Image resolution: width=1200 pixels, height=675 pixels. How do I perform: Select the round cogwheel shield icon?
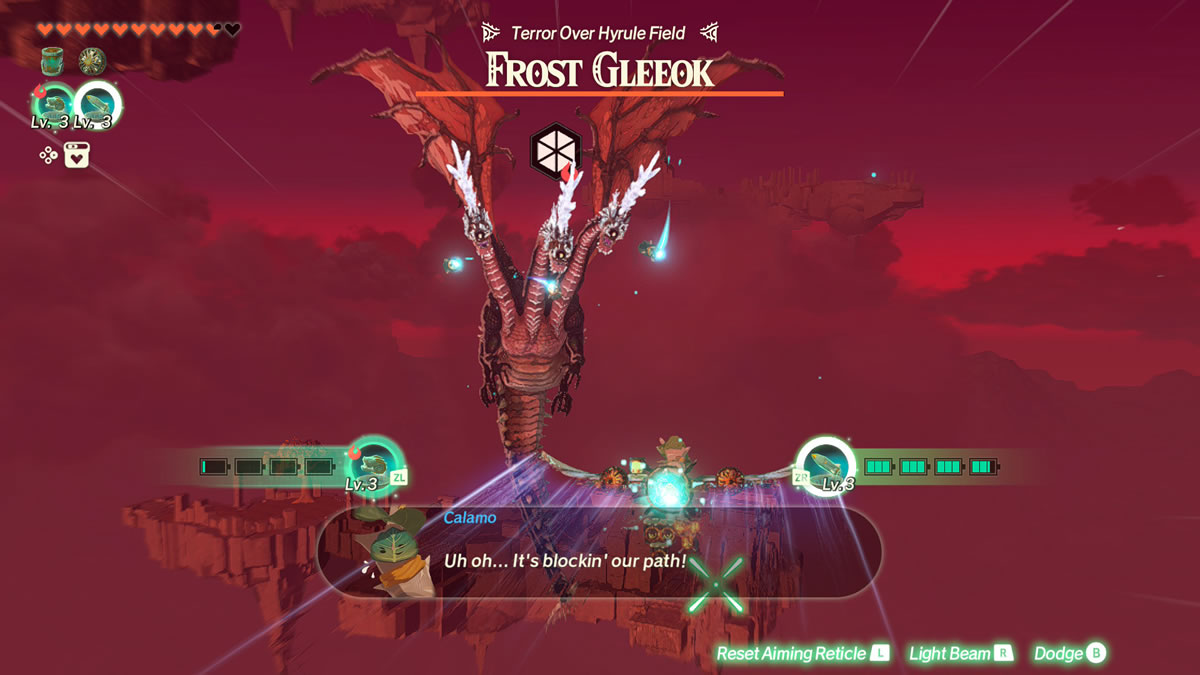click(x=92, y=61)
